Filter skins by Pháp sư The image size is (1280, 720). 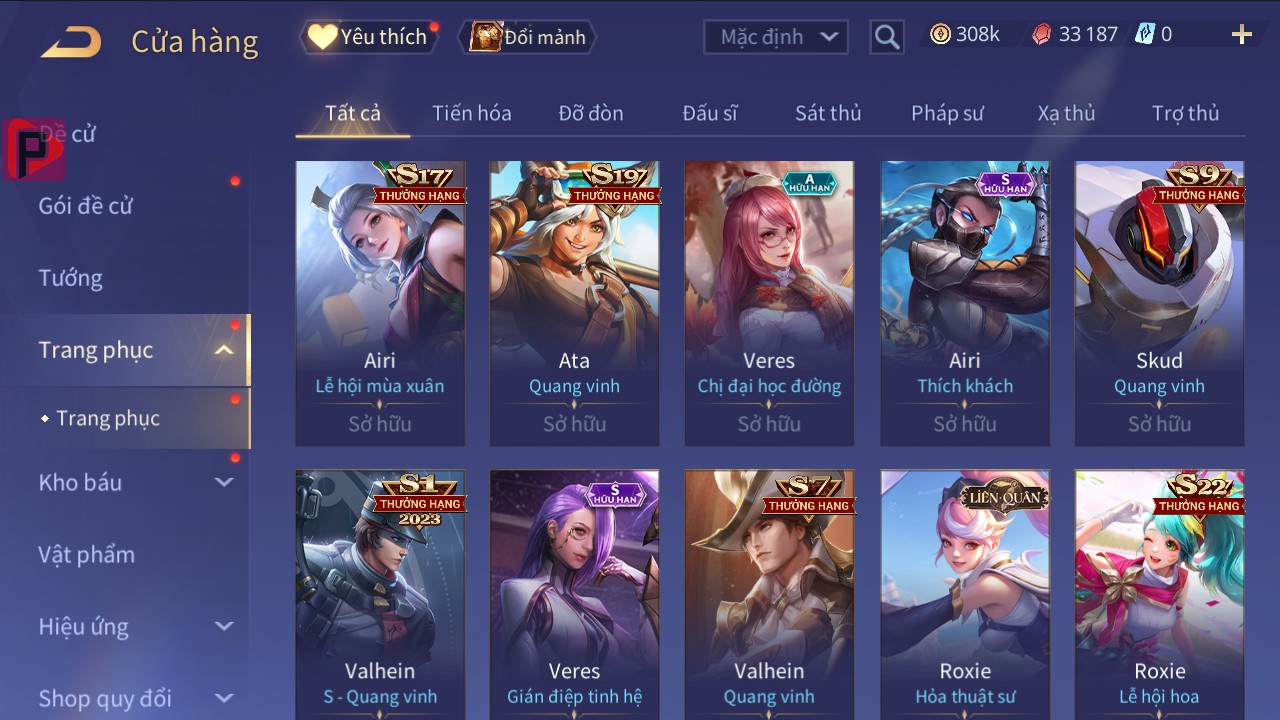point(947,113)
